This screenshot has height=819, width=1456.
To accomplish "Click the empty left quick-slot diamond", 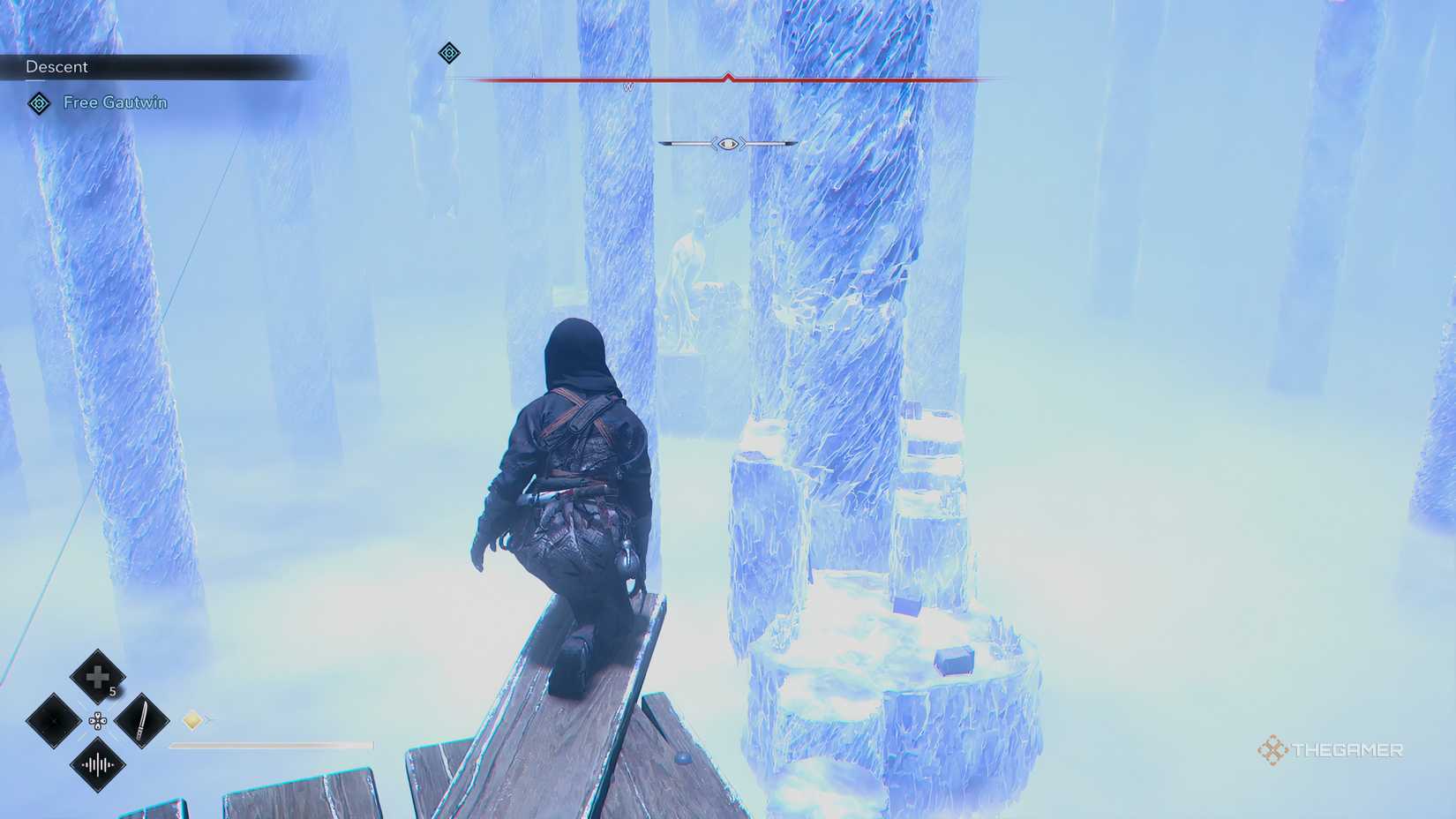I will (x=52, y=719).
